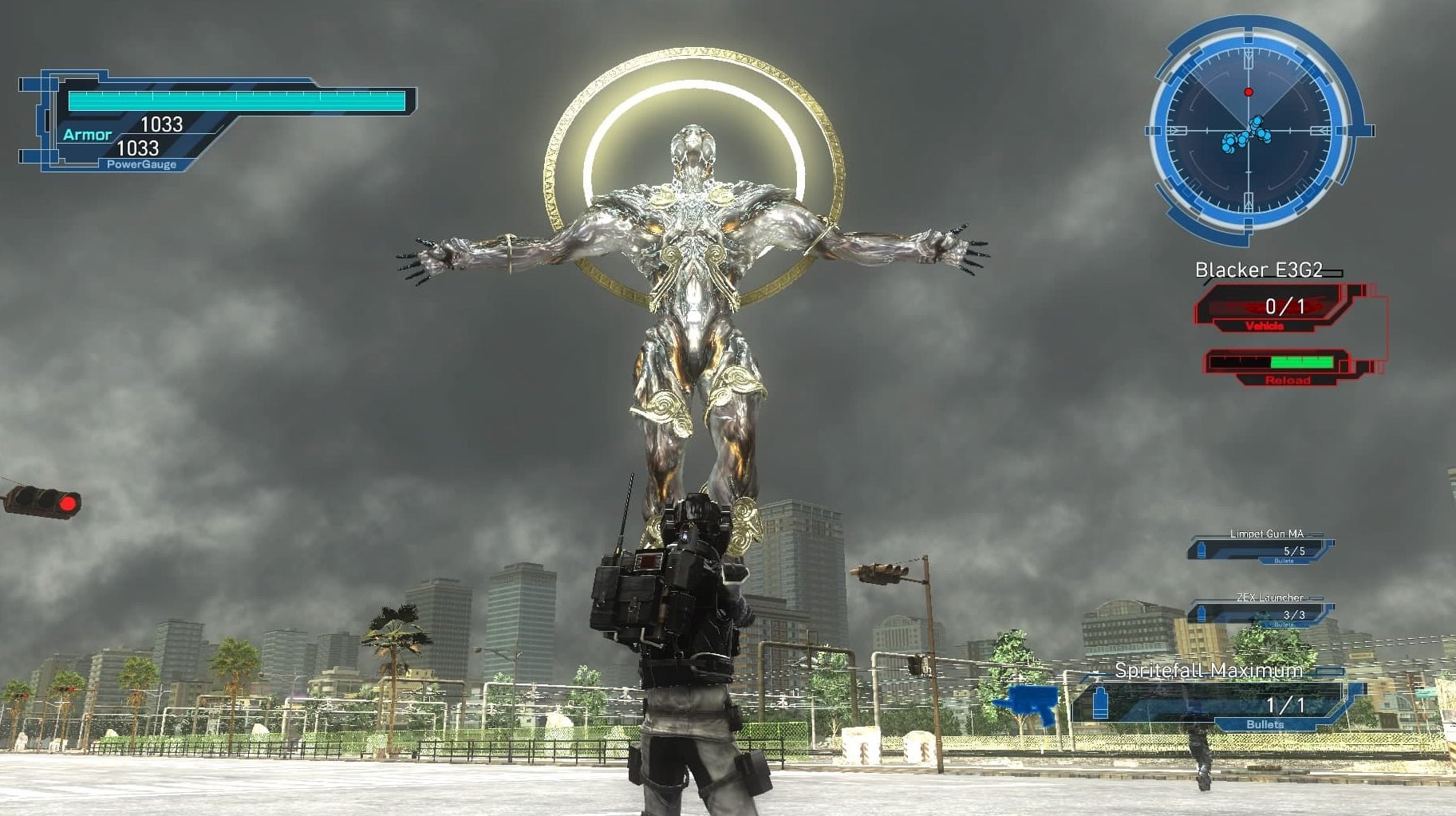Open the radar compass in the top-right corner
This screenshot has height=816, width=1456.
(1249, 128)
